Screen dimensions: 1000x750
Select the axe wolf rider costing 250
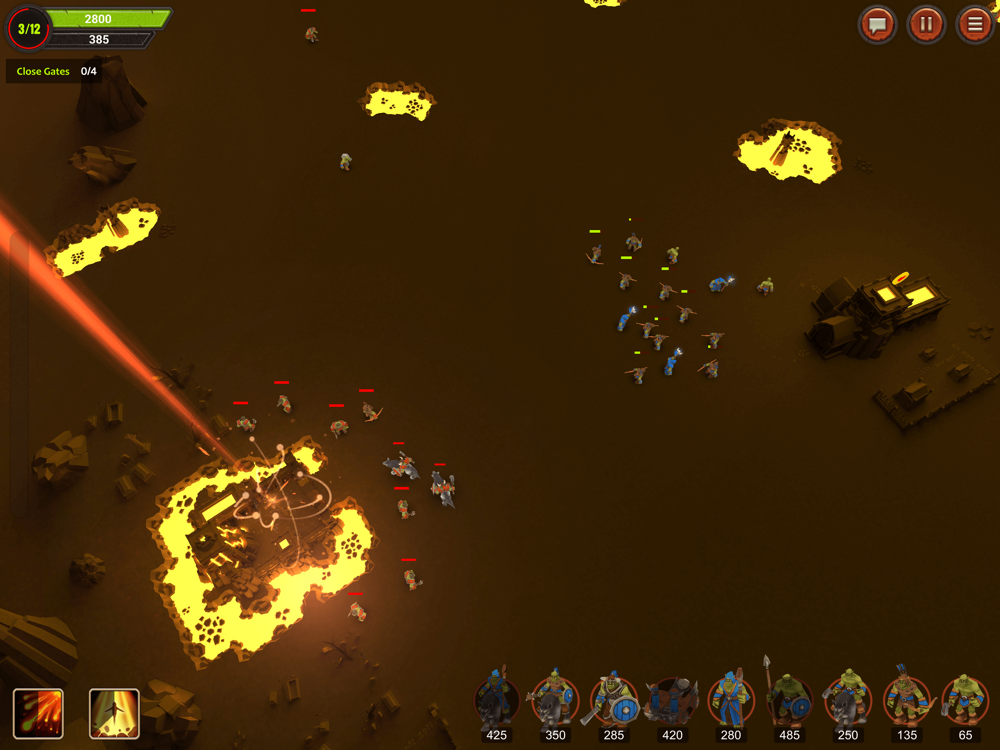coord(848,700)
